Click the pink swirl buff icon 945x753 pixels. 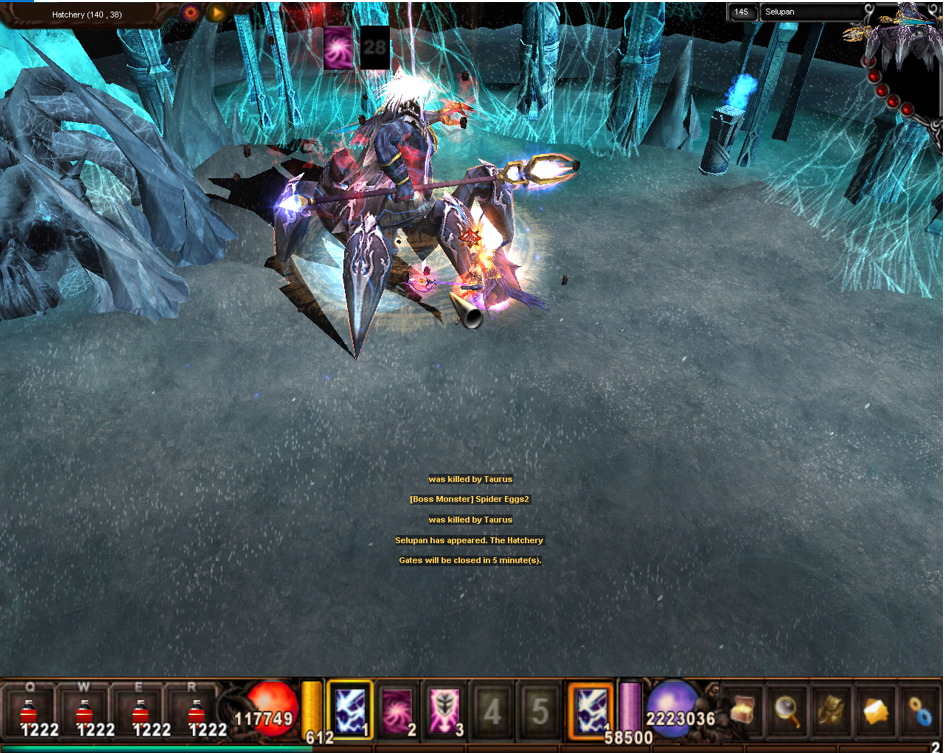[338, 47]
